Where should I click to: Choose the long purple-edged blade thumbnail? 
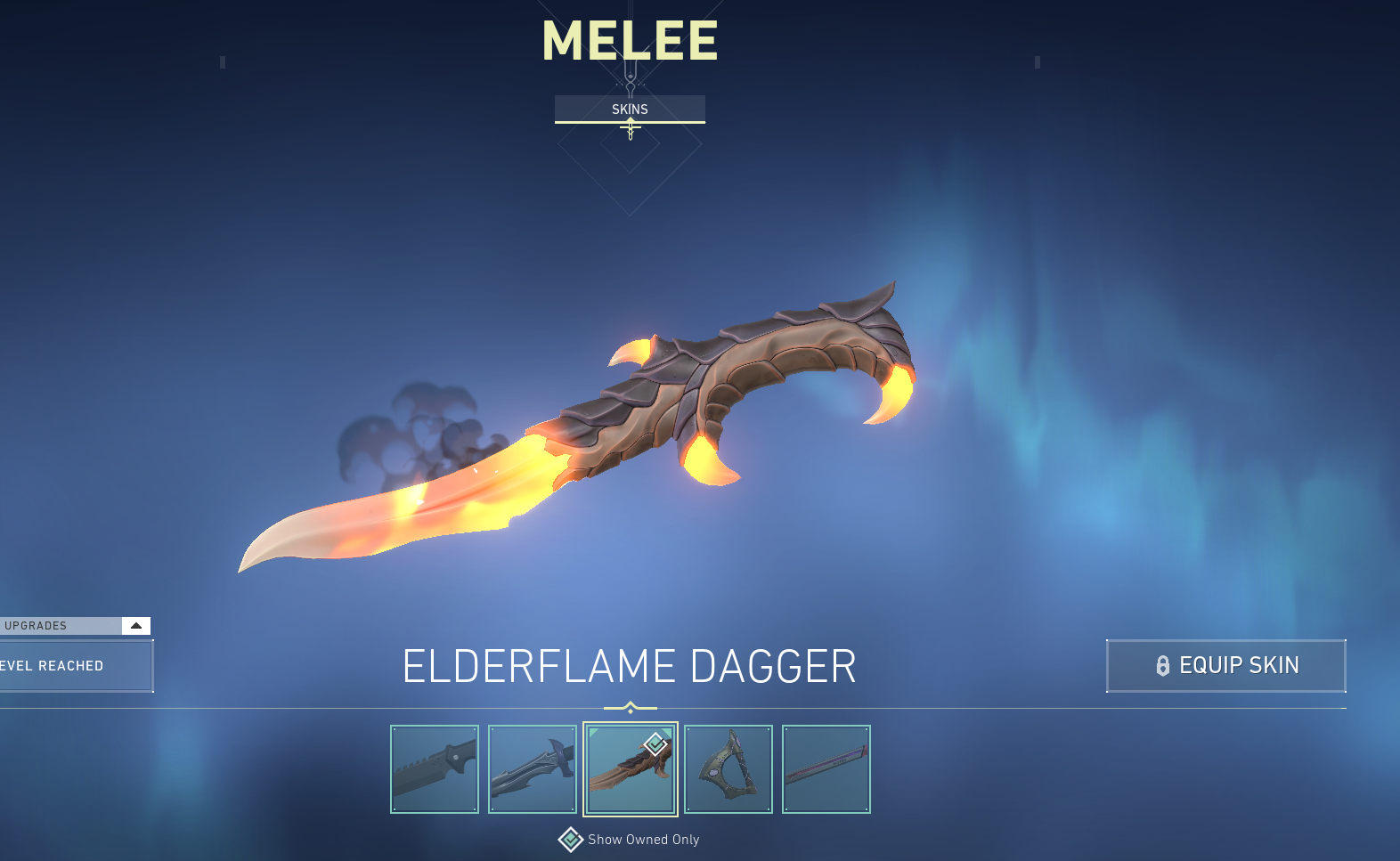point(826,769)
